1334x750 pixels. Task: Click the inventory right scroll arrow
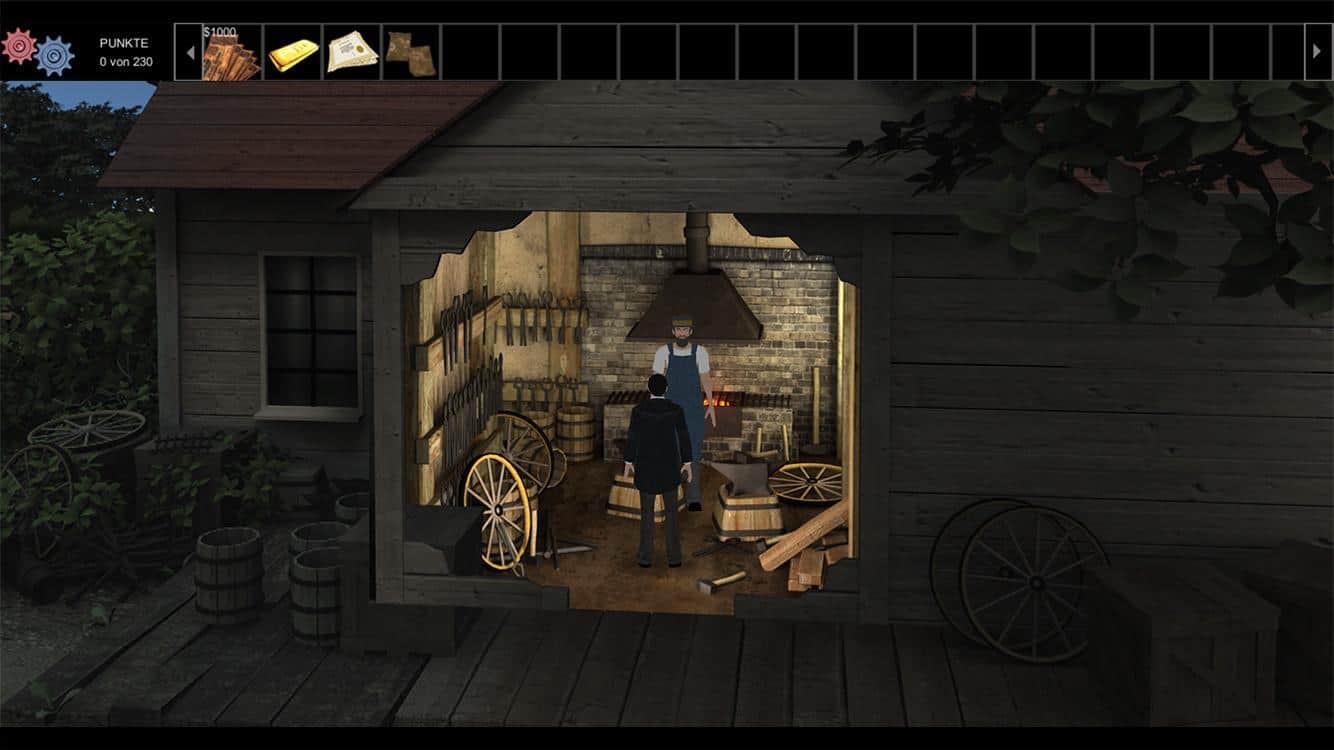[1318, 52]
